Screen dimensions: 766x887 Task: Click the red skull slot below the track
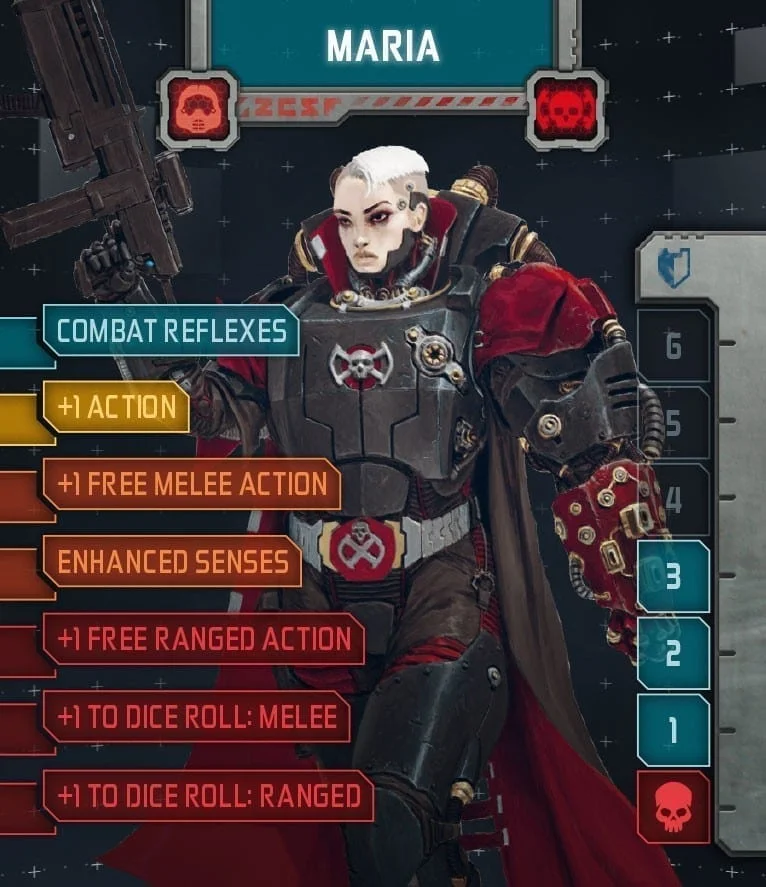point(673,807)
